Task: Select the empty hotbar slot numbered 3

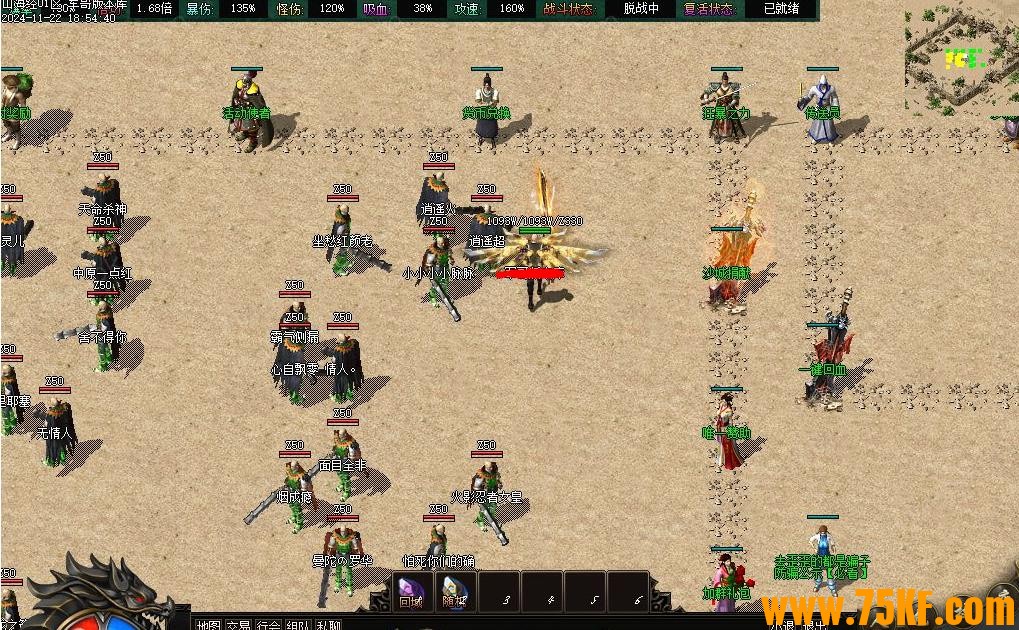Action: pos(507,592)
